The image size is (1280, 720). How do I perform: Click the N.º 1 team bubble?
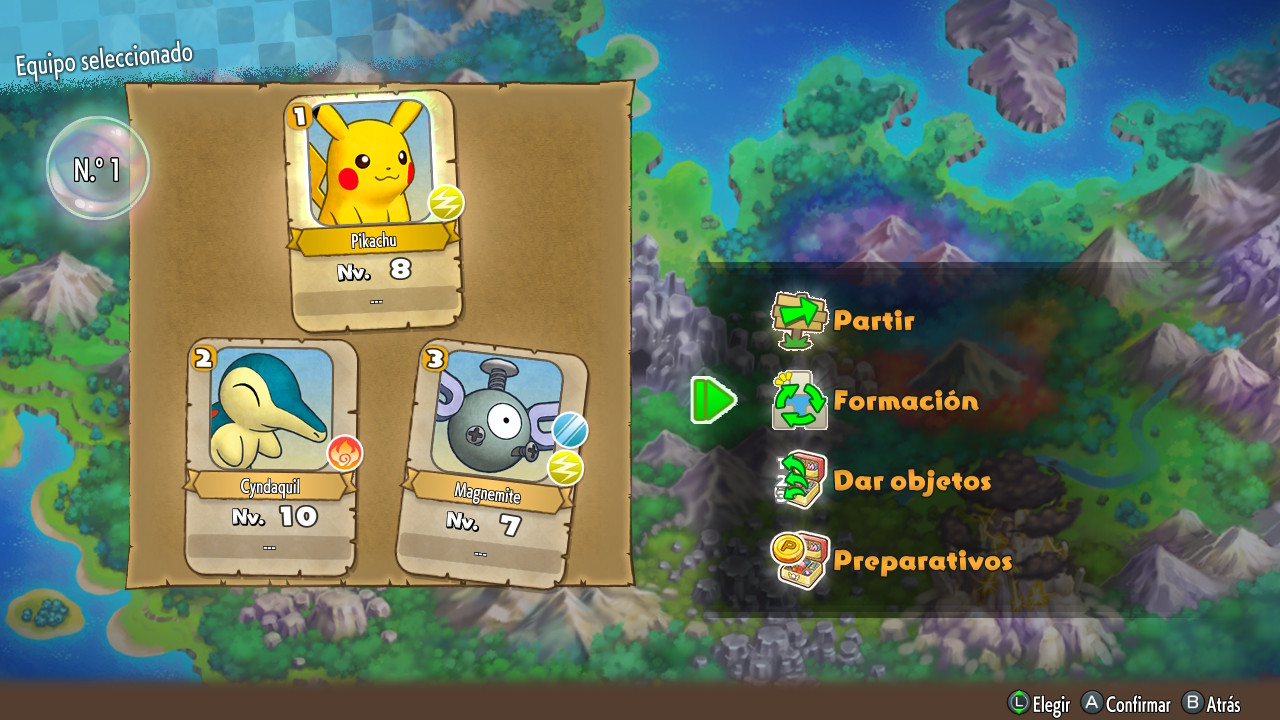point(97,169)
